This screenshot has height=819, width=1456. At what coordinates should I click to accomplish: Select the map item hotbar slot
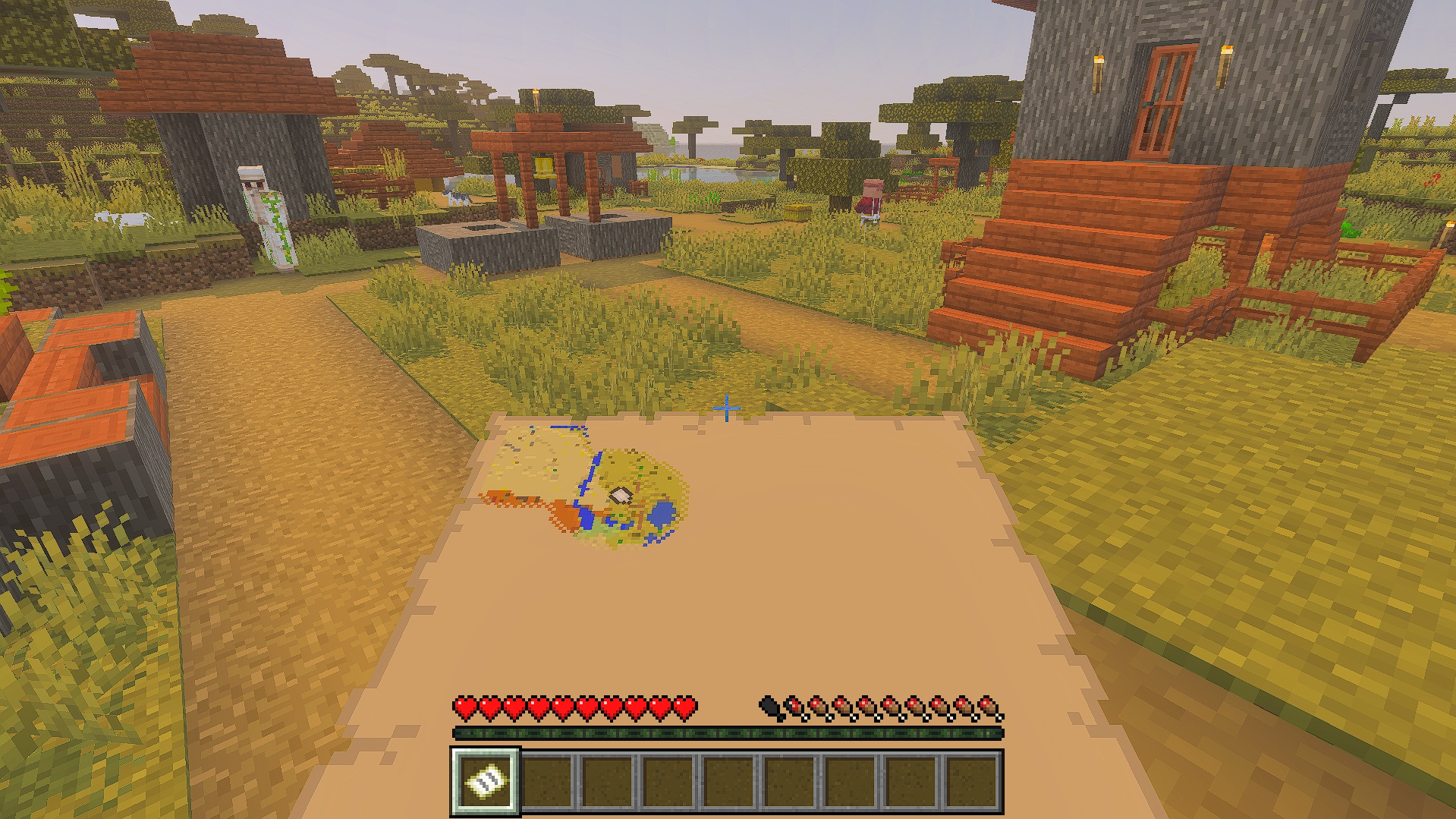click(x=486, y=781)
